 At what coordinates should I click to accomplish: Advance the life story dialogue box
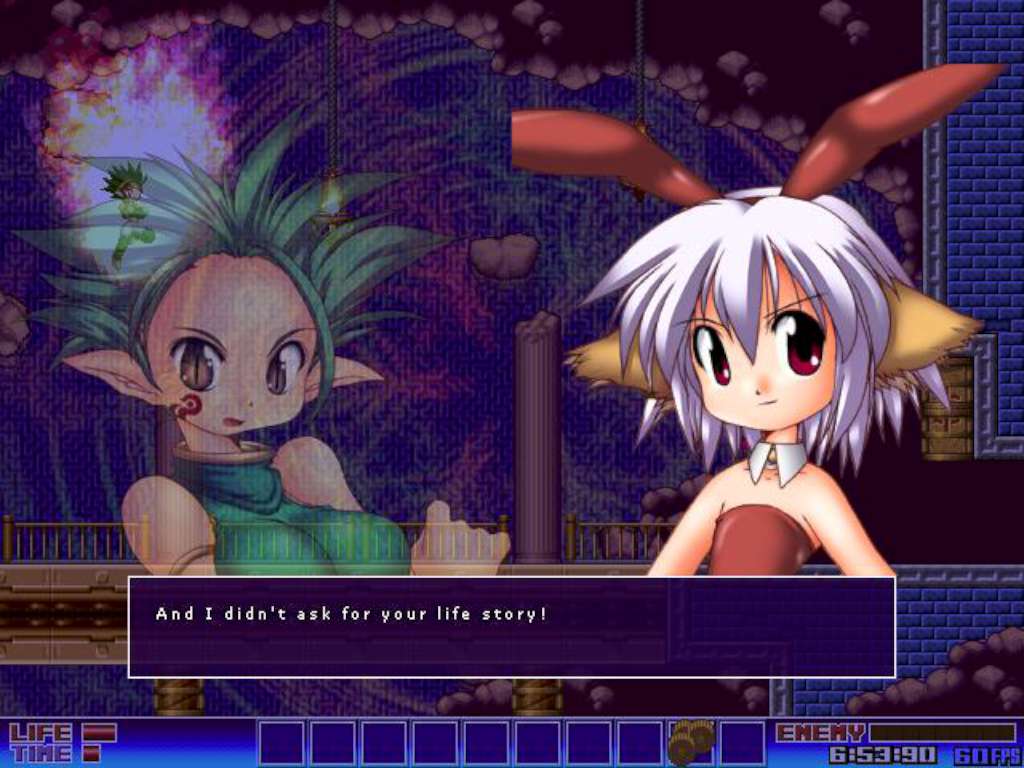(511, 627)
